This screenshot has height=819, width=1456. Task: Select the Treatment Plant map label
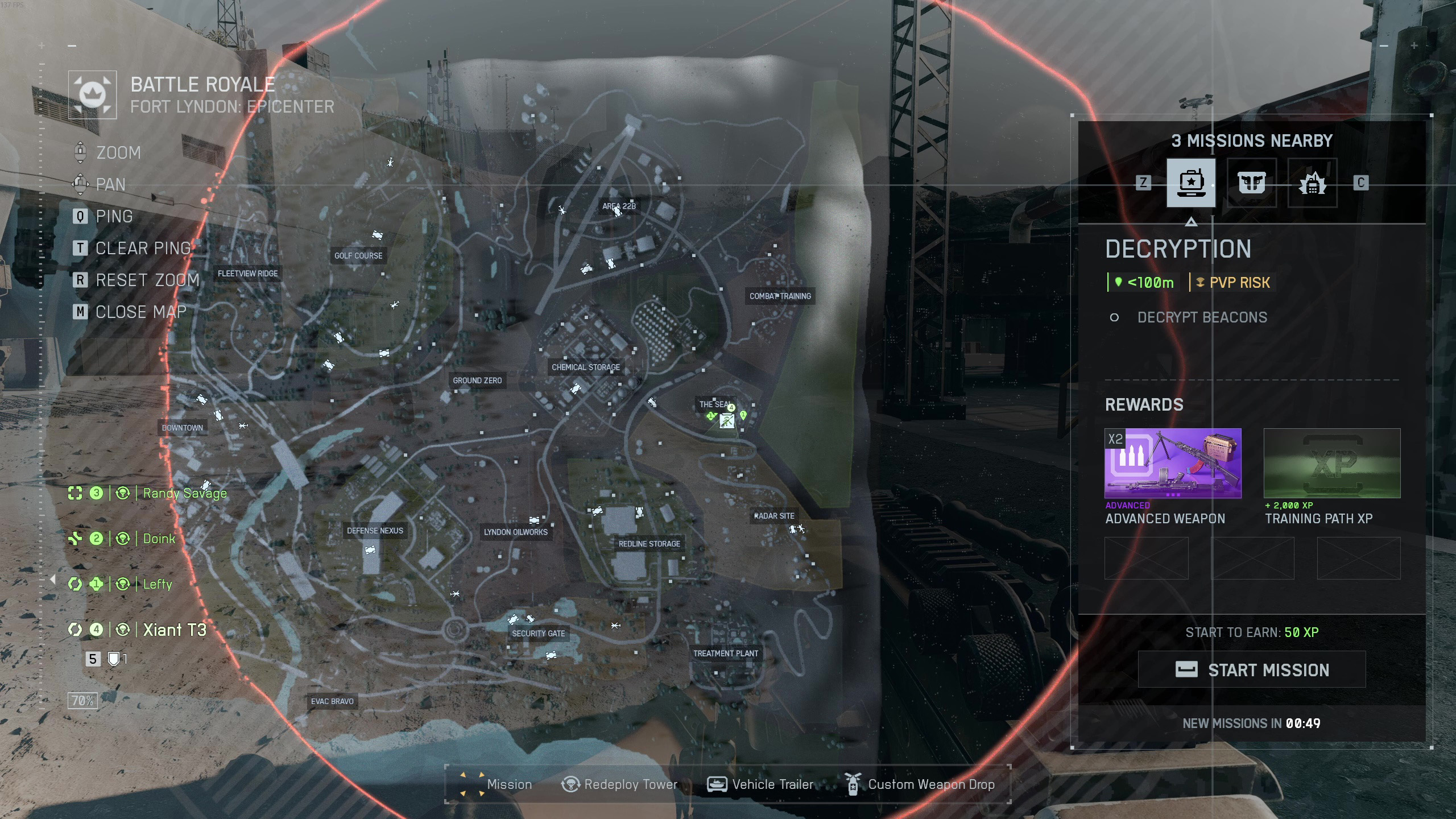coord(726,653)
